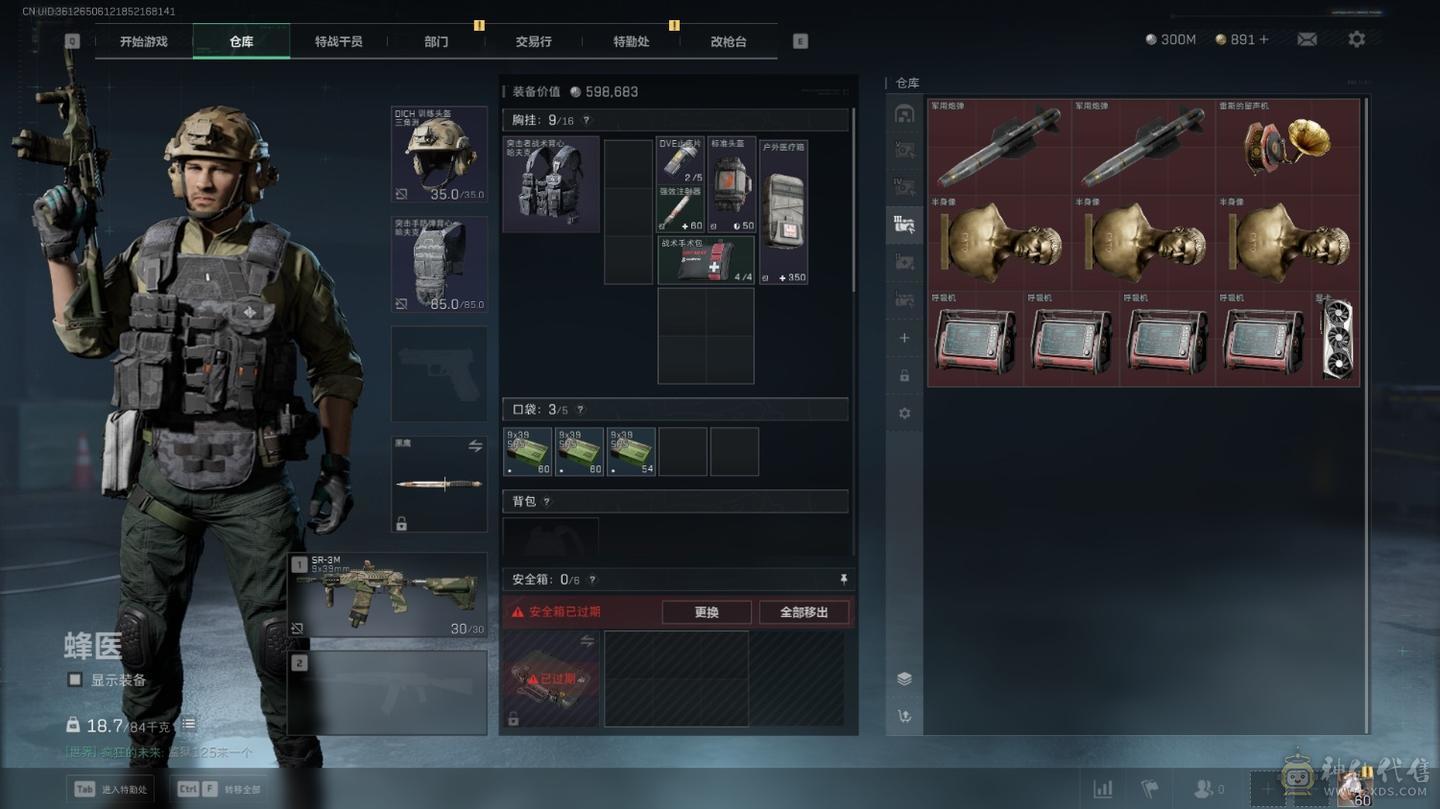Switch to the 特战干员 tab
The image size is (1440, 809).
(x=338, y=42)
